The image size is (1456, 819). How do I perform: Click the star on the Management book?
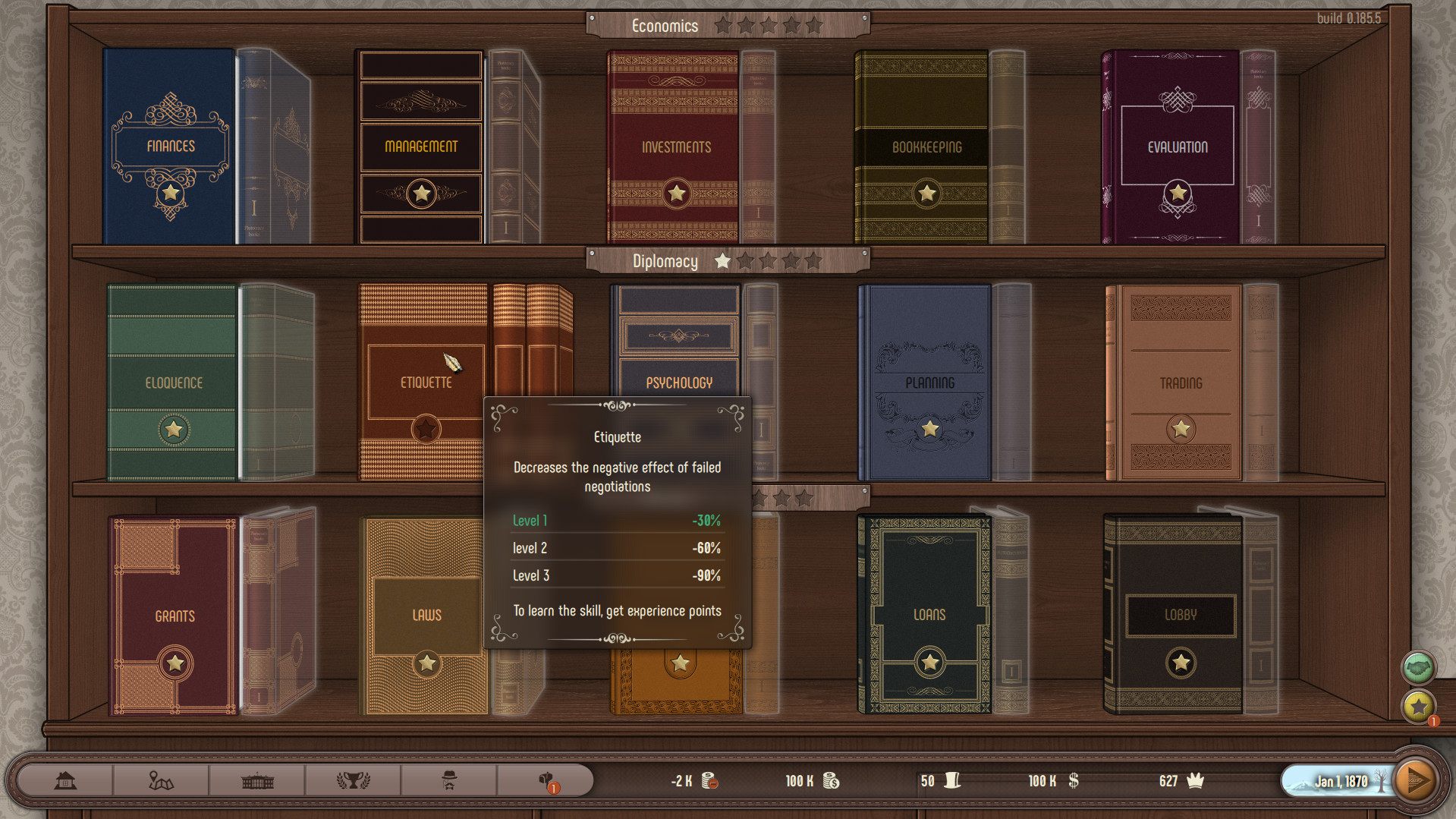pos(420,194)
